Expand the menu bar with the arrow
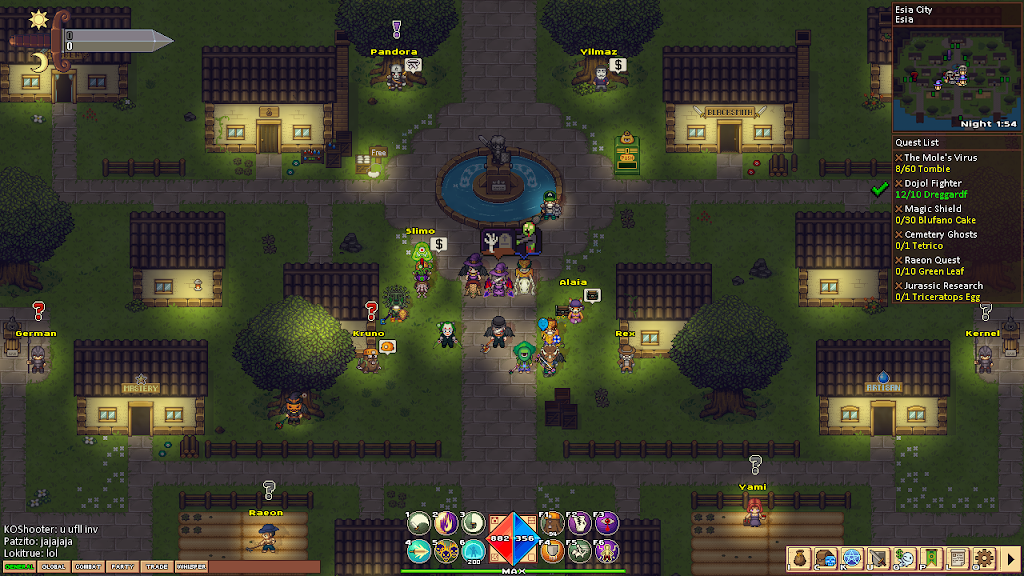The width and height of the screenshot is (1024, 576). (x=1010, y=557)
